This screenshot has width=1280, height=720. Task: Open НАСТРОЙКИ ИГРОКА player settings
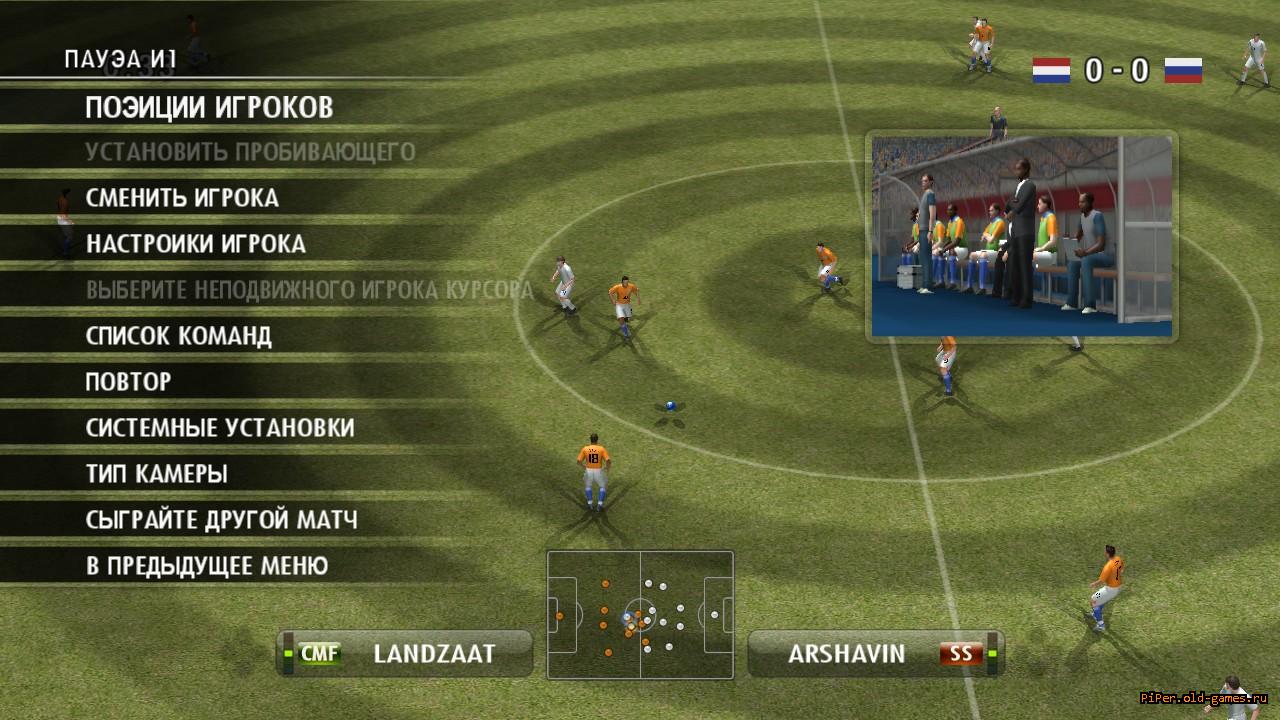pos(196,244)
